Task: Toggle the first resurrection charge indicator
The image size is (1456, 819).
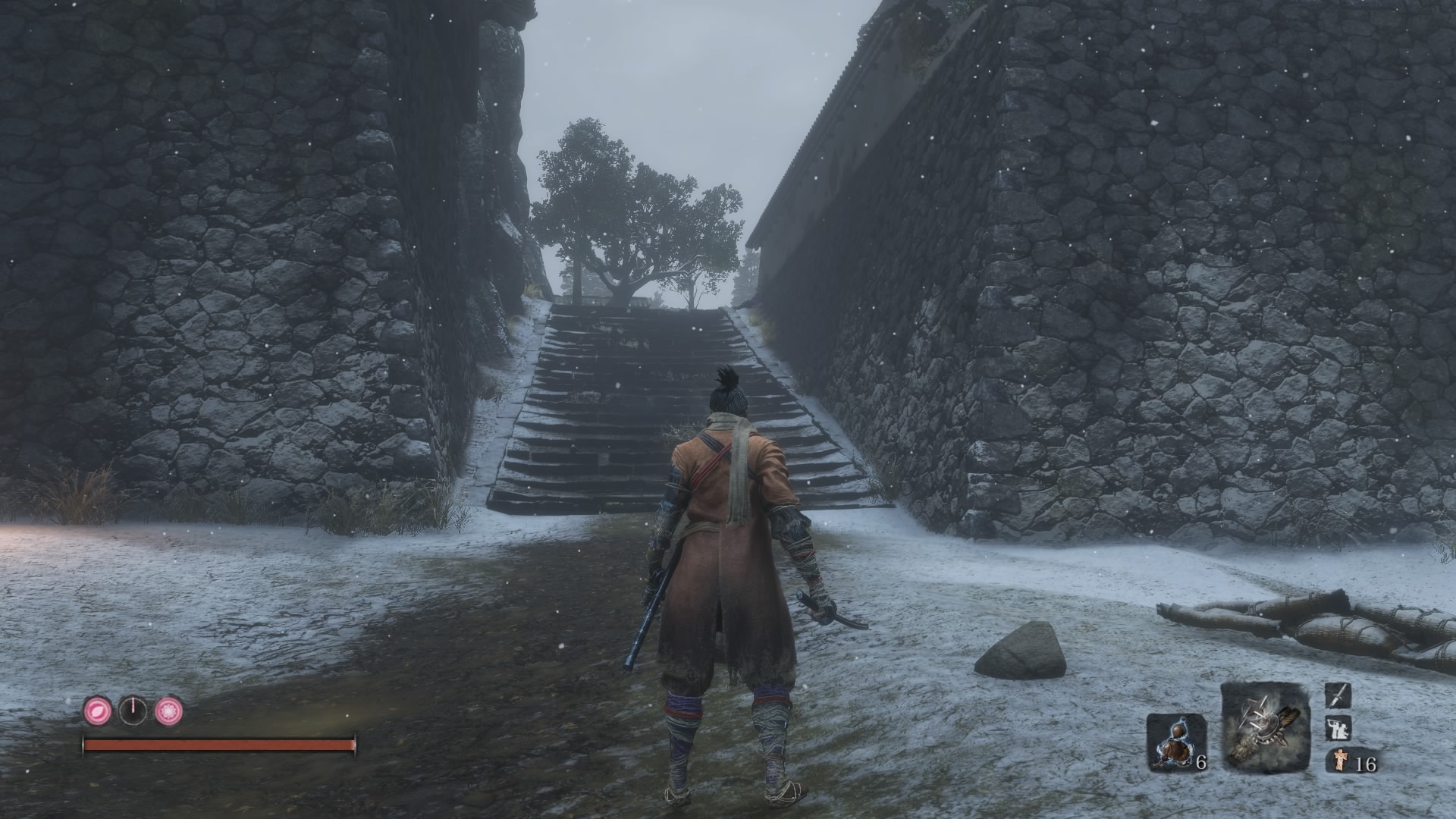Action: 97,711
